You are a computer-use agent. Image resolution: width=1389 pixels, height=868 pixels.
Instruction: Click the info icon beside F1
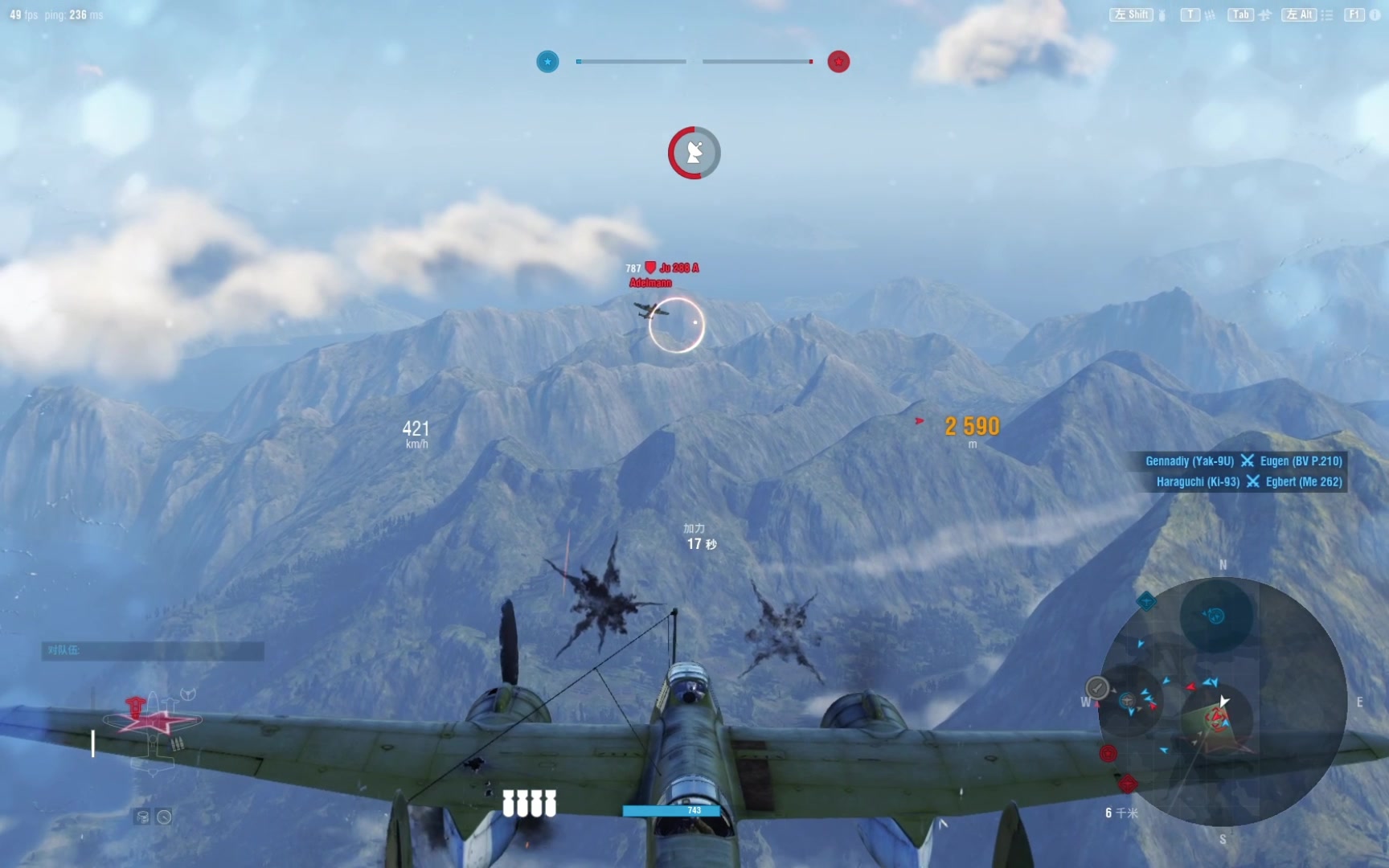tap(1375, 15)
